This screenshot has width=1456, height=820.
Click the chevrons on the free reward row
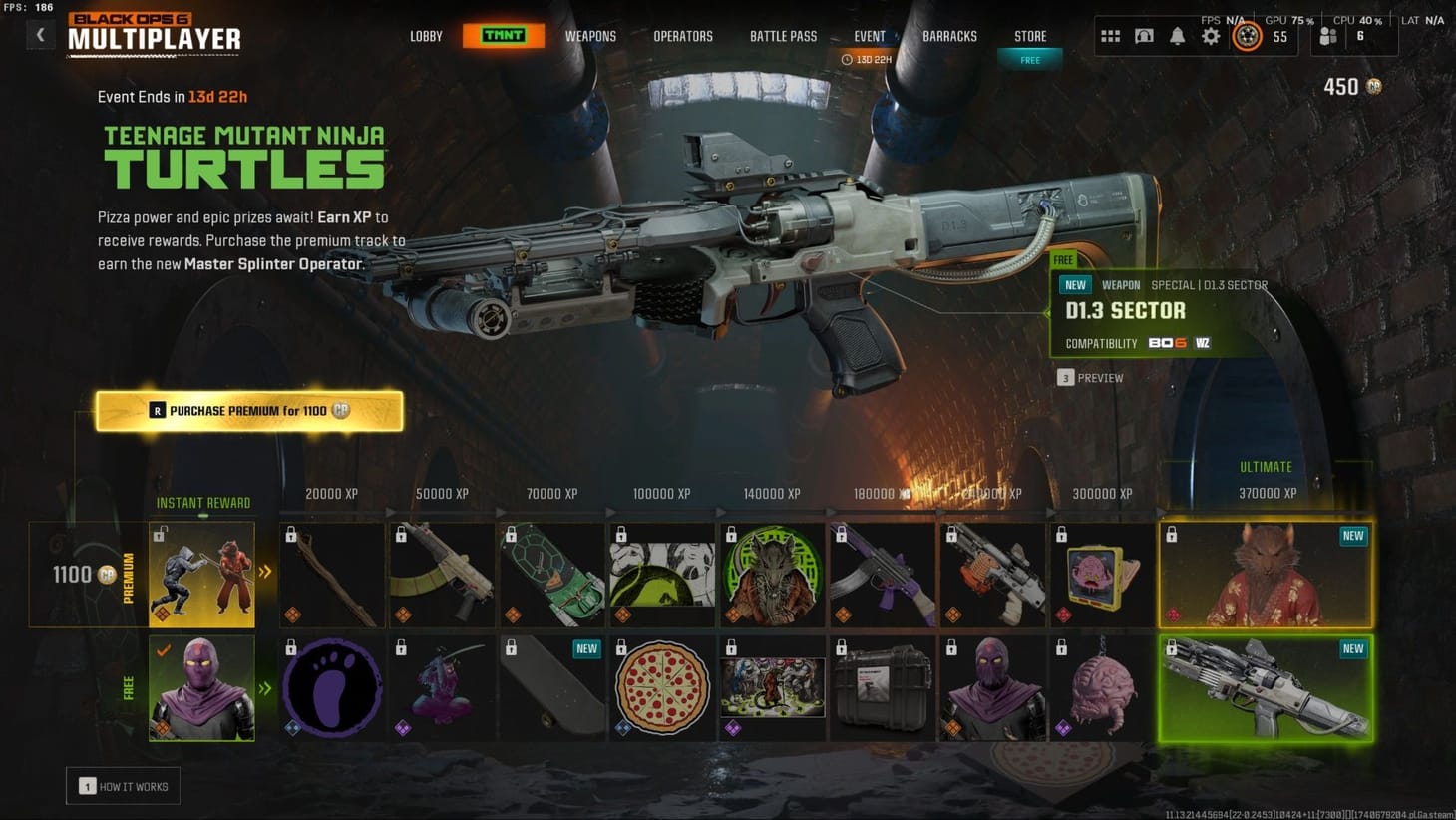[x=264, y=686]
